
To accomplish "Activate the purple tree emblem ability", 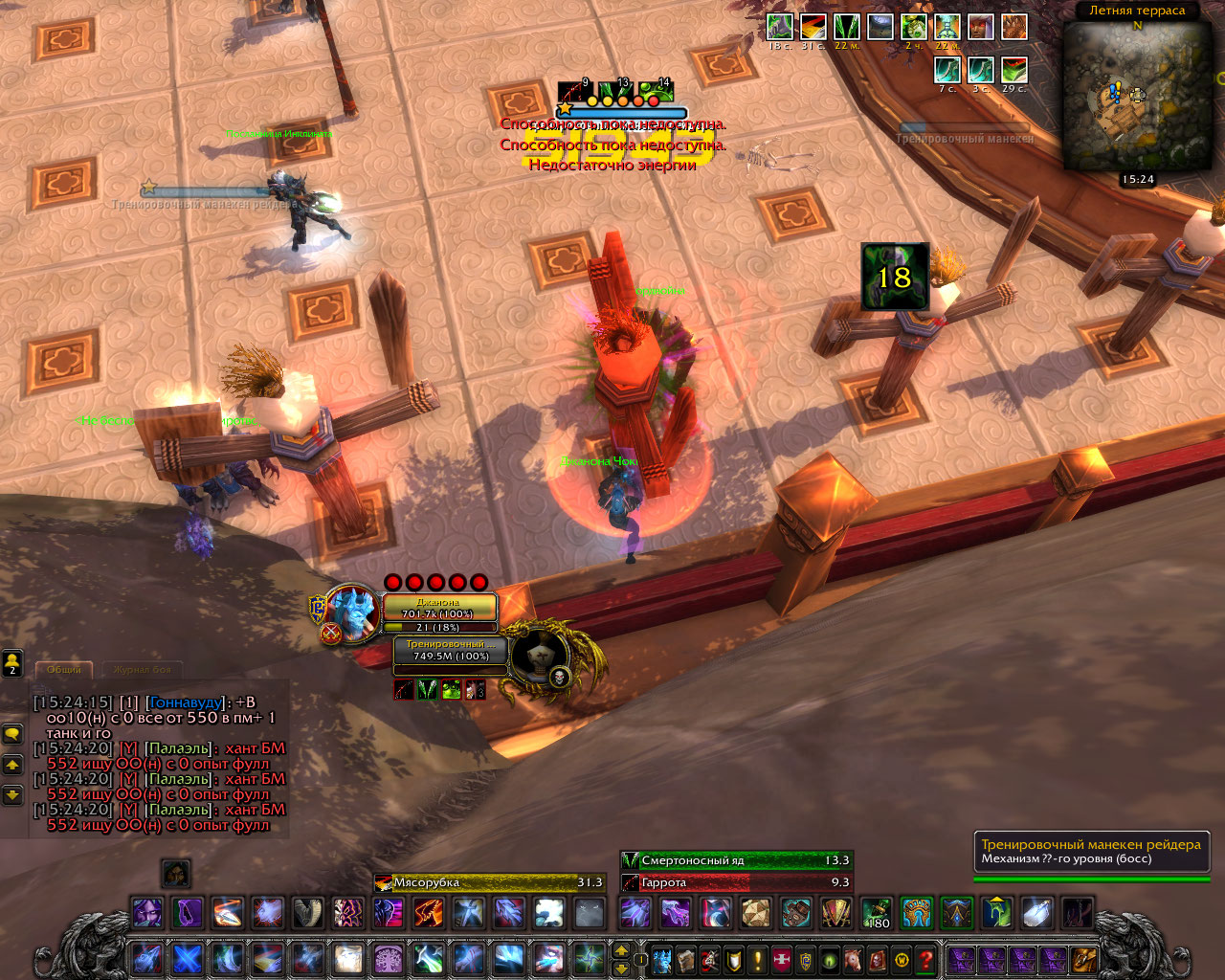I will point(388,958).
